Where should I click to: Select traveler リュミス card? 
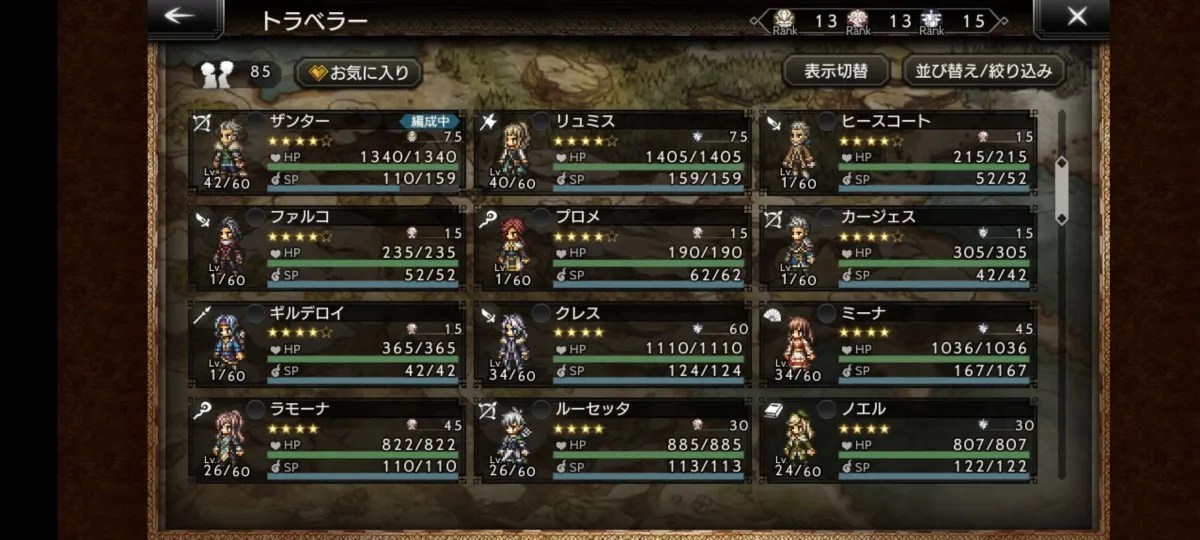pyautogui.click(x=614, y=152)
